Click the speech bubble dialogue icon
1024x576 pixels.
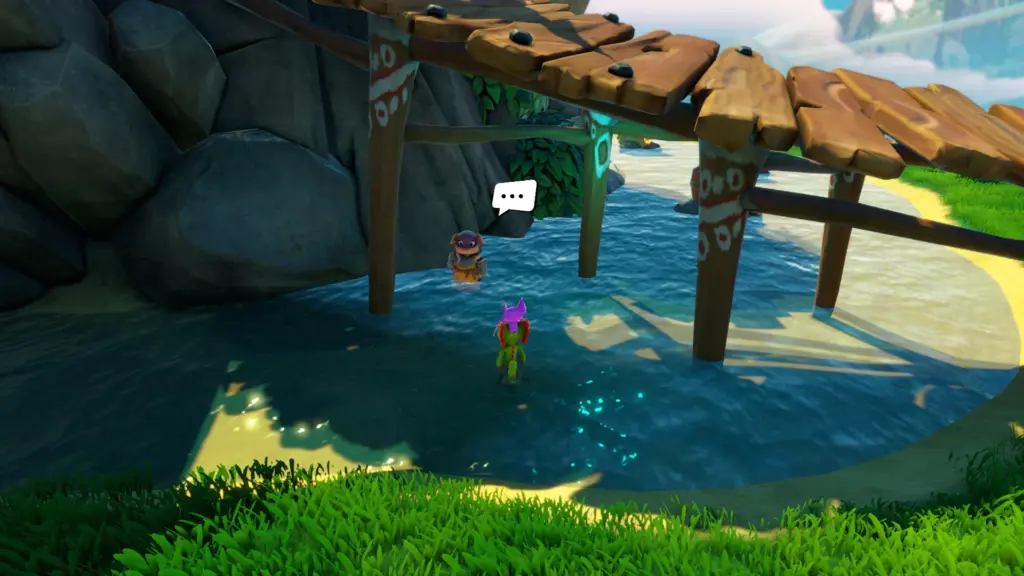(x=514, y=196)
